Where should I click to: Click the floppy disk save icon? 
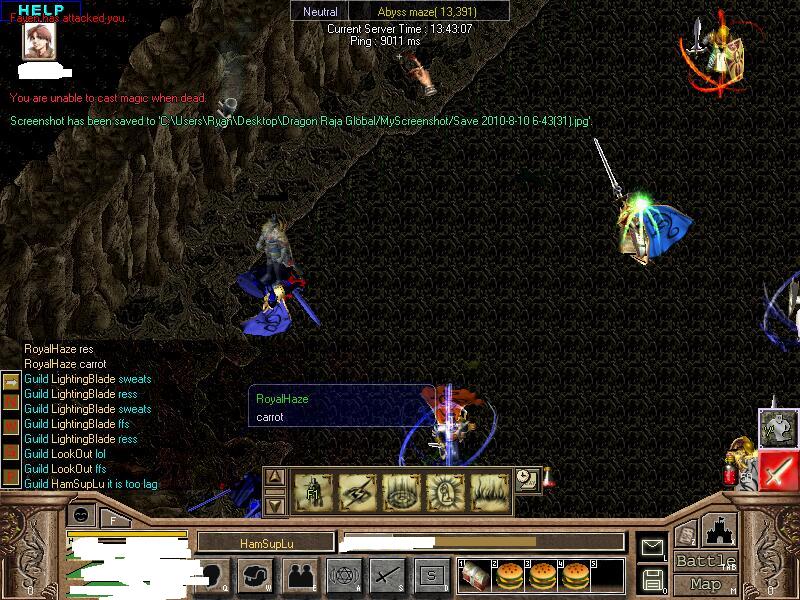pos(653,579)
